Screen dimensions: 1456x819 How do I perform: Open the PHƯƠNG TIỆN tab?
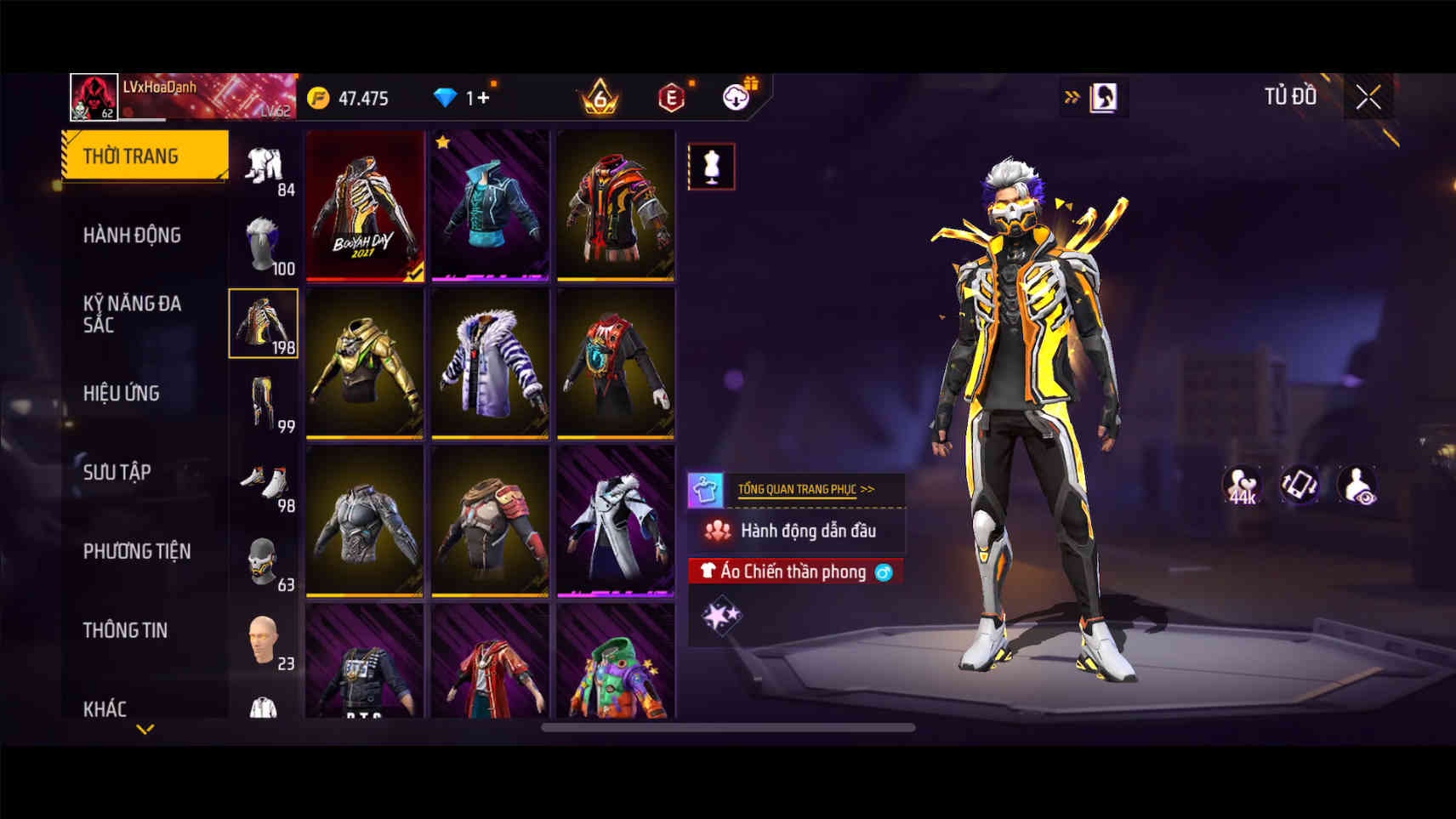[136, 551]
